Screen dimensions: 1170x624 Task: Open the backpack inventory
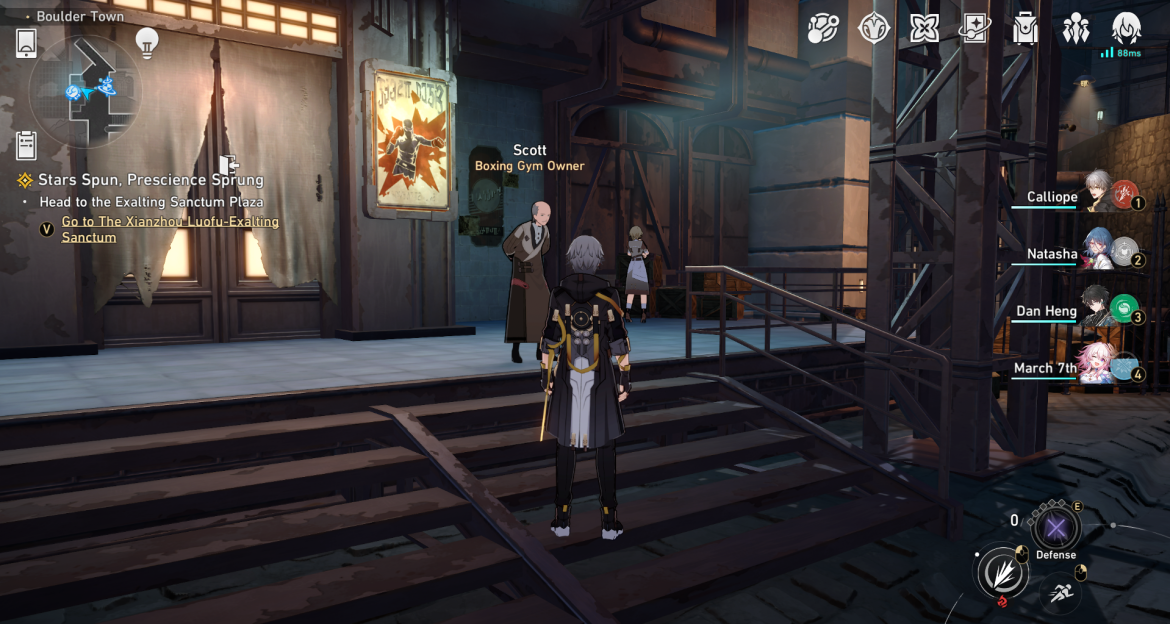pos(1025,28)
